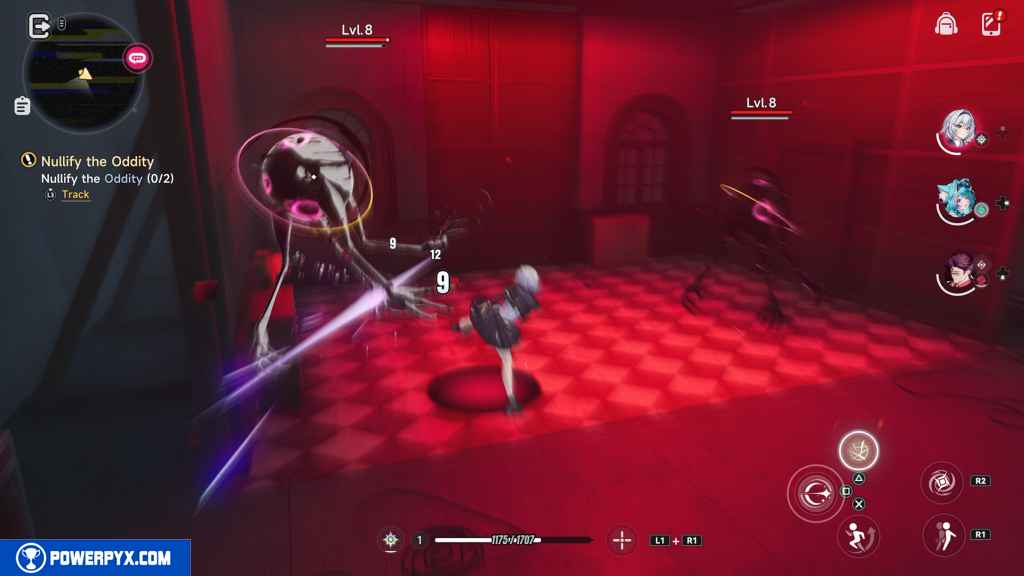1024x576 pixels.
Task: Click the target lock-on crosshair icon
Action: pyautogui.click(x=622, y=540)
